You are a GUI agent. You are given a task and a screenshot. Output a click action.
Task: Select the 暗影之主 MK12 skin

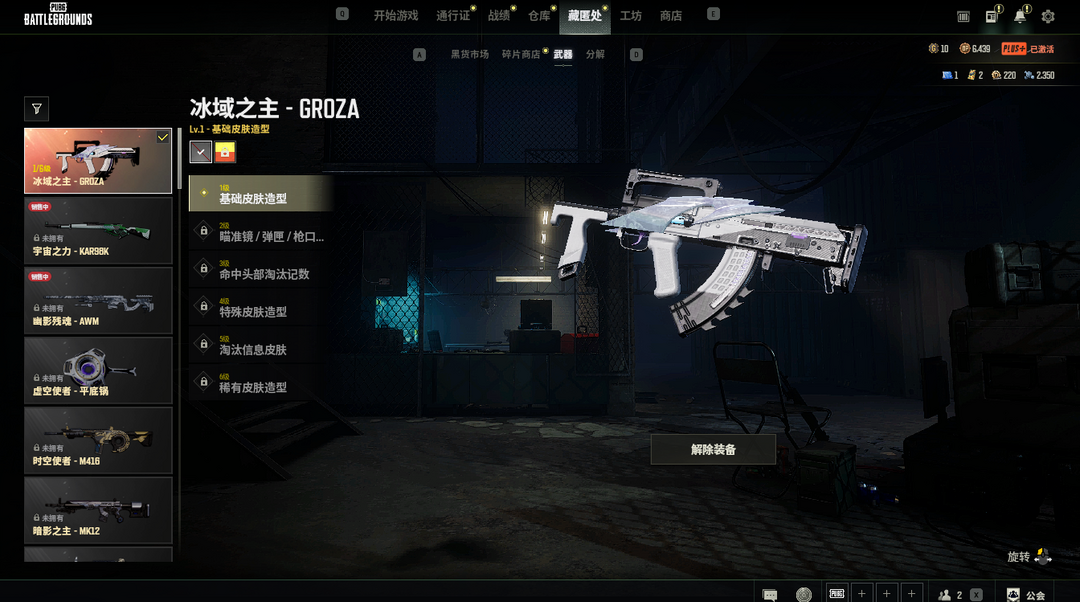[x=98, y=510]
